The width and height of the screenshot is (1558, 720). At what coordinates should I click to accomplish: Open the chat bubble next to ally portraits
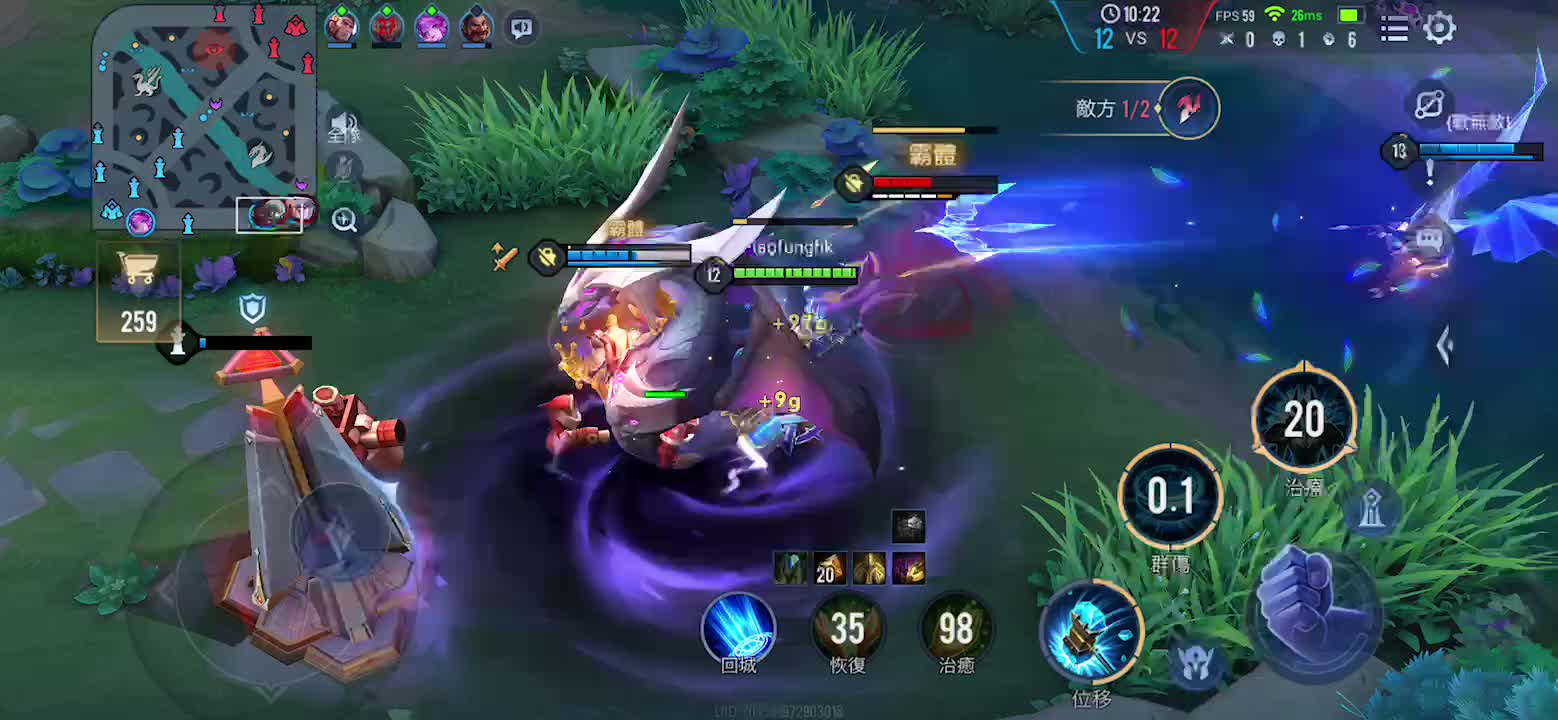[521, 28]
